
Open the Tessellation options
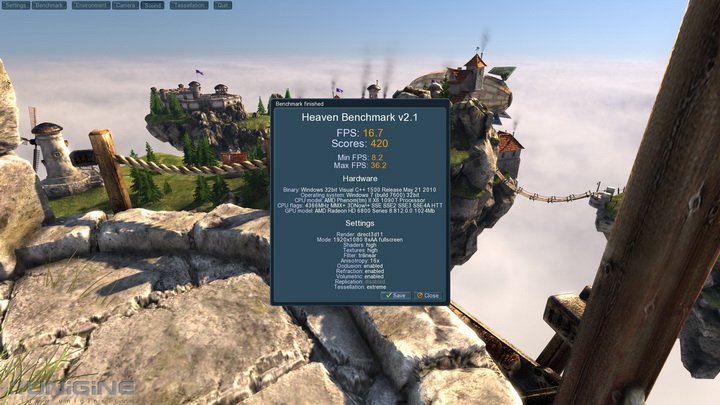coord(189,5)
